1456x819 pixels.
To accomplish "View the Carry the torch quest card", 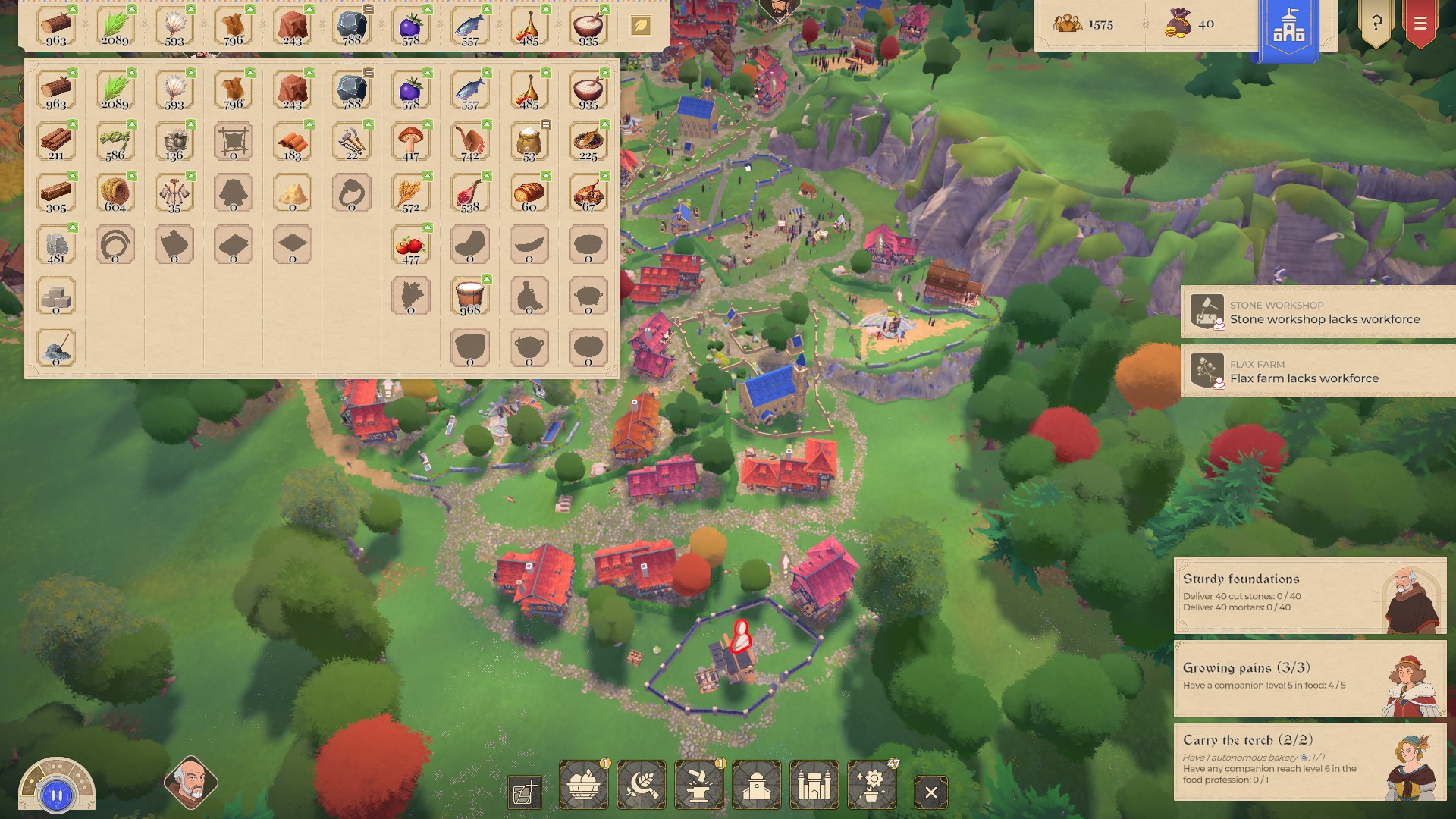I will click(1310, 761).
